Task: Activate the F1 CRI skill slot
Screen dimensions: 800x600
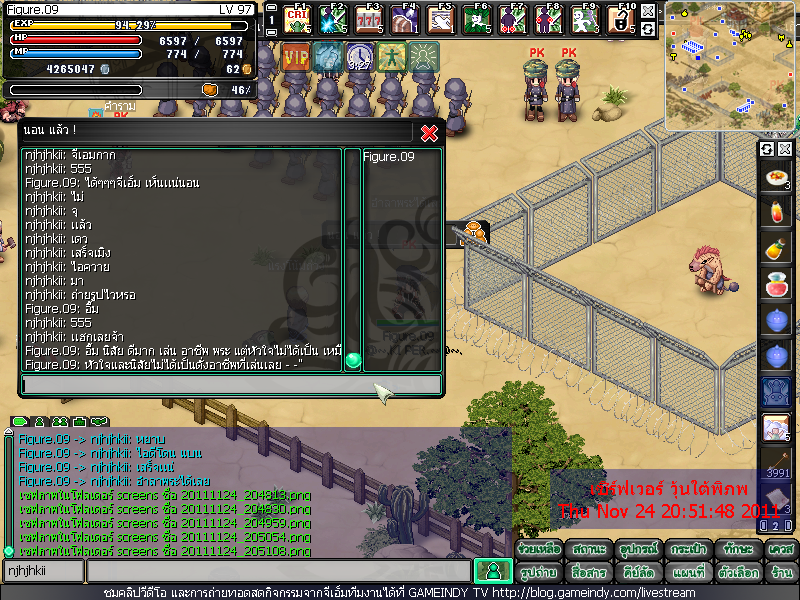Action: (x=296, y=19)
